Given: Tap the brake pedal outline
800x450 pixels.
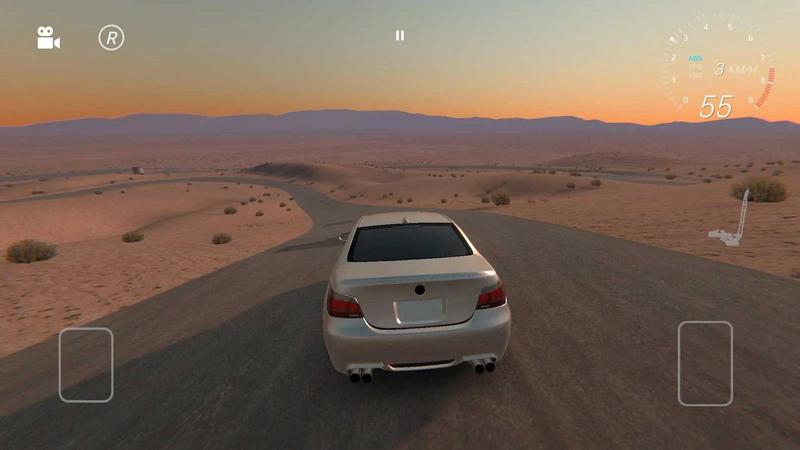Looking at the screenshot, I should click(x=86, y=365).
